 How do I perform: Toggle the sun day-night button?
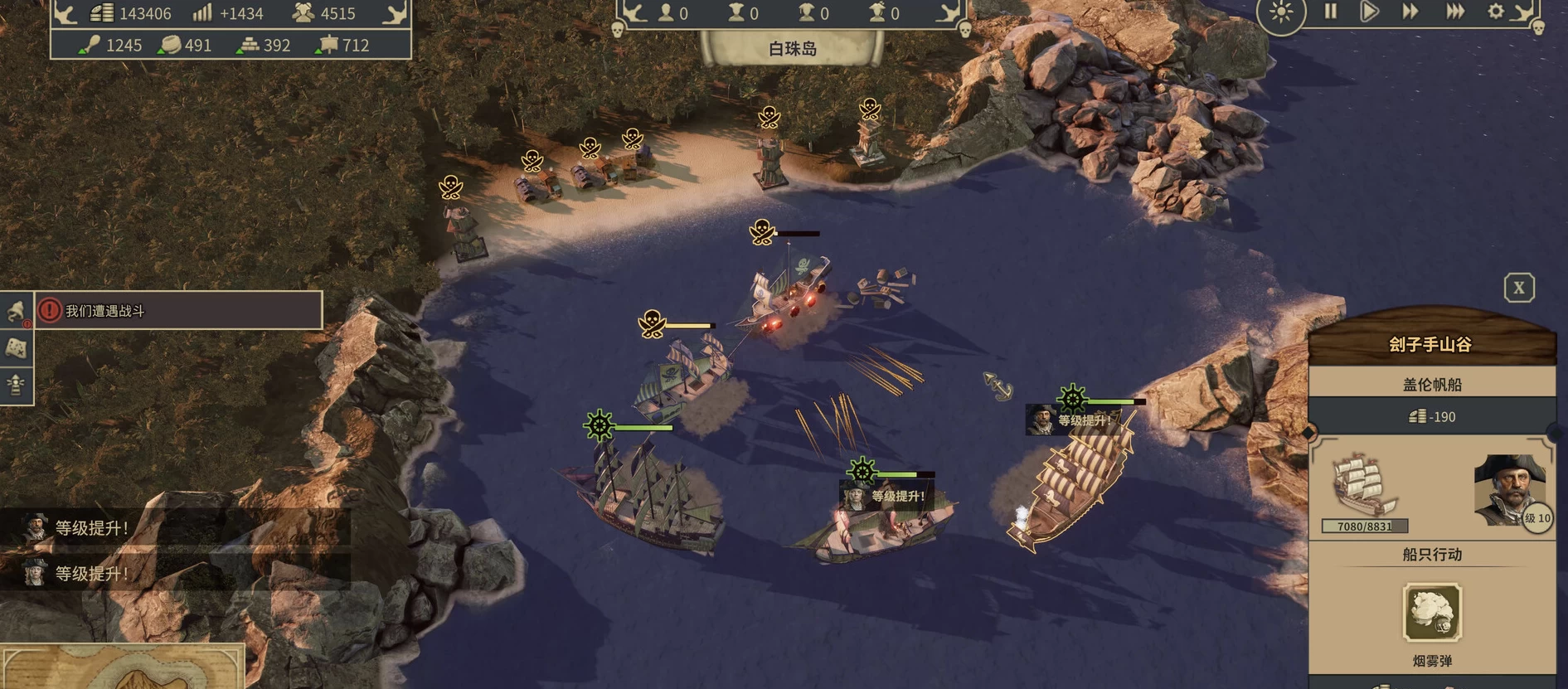click(x=1281, y=13)
